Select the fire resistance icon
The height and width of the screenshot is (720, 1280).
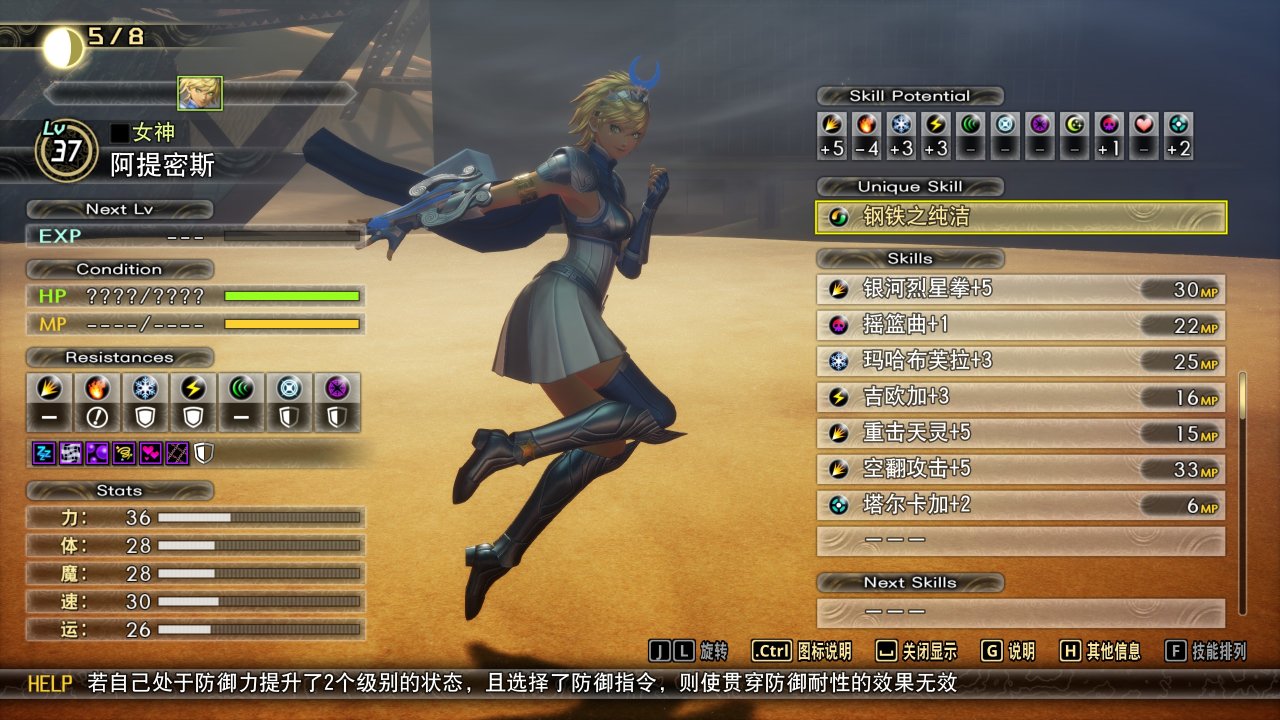pyautogui.click(x=97, y=389)
